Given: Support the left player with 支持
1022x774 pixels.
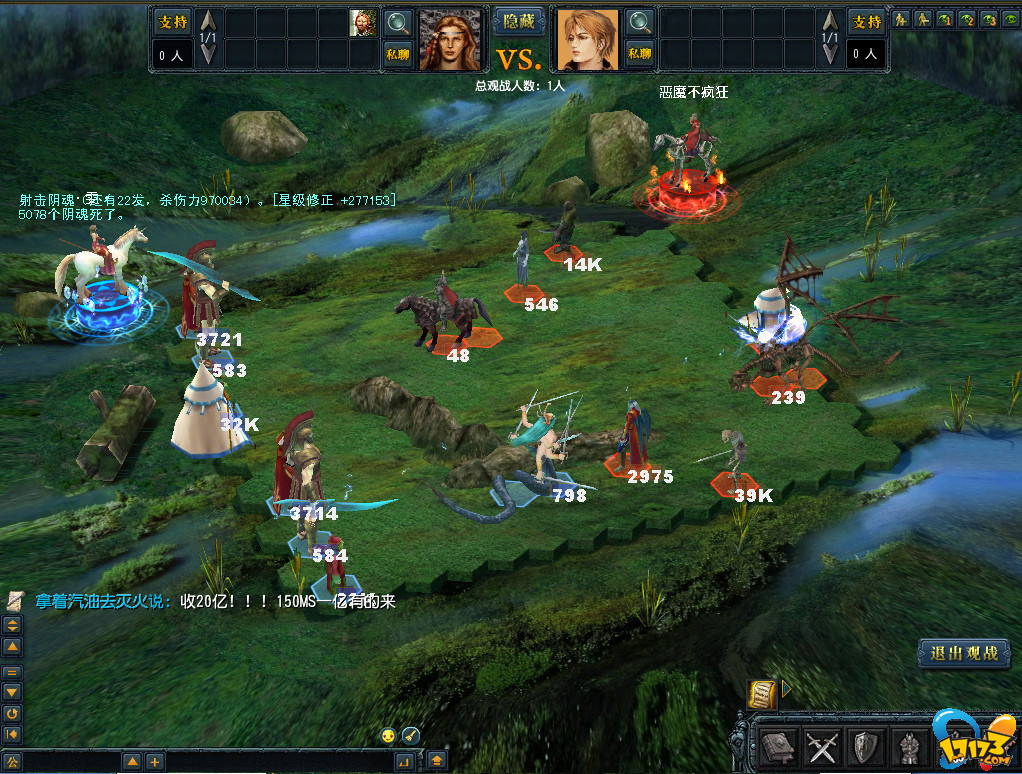Looking at the screenshot, I should point(172,21).
